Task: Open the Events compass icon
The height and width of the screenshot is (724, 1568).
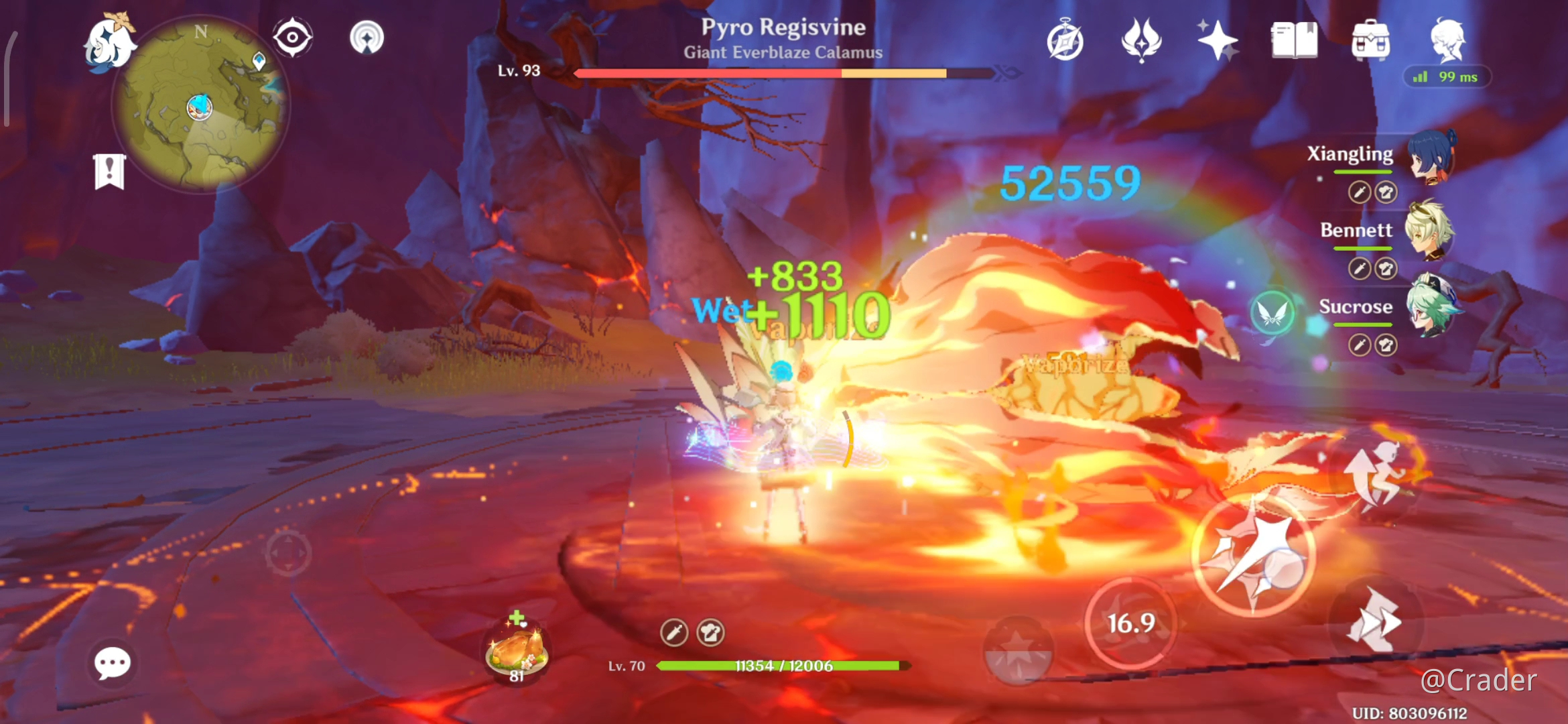Action: point(1065,42)
